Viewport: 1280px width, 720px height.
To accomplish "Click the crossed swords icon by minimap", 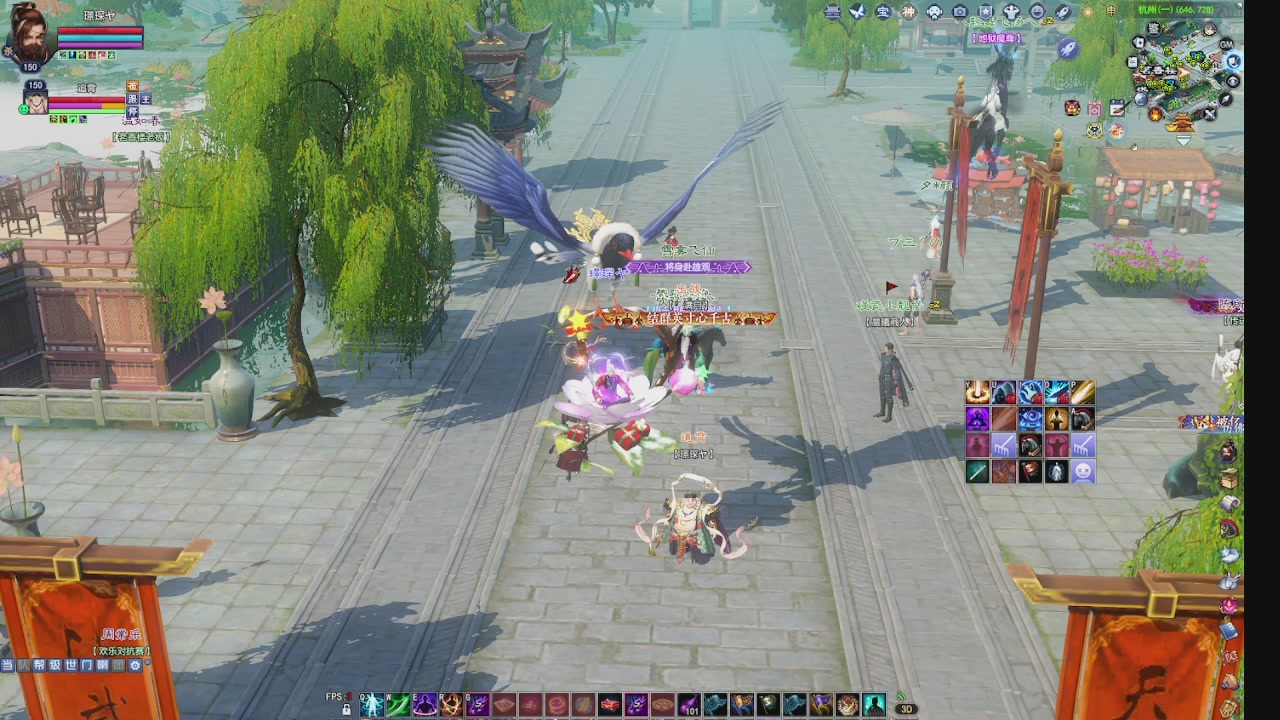I will [1210, 114].
